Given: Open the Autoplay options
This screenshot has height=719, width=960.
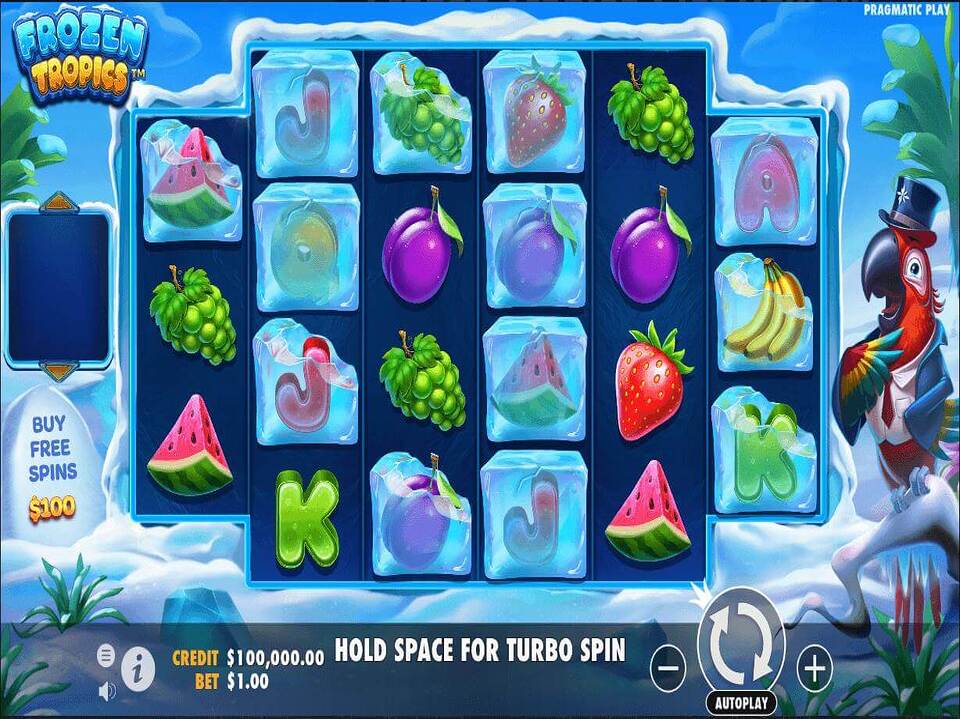Looking at the screenshot, I should (741, 703).
